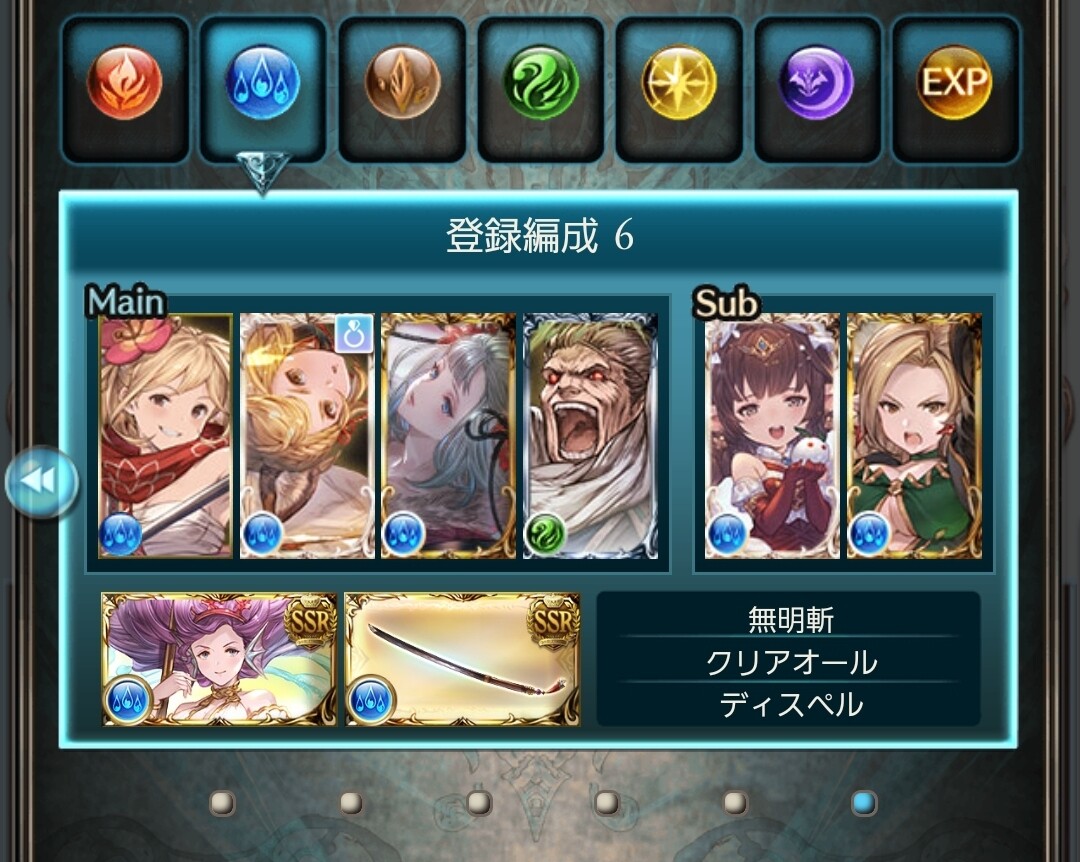This screenshot has width=1080, height=862.
Task: Select the blonde green-dressed sub member
Action: 914,436
